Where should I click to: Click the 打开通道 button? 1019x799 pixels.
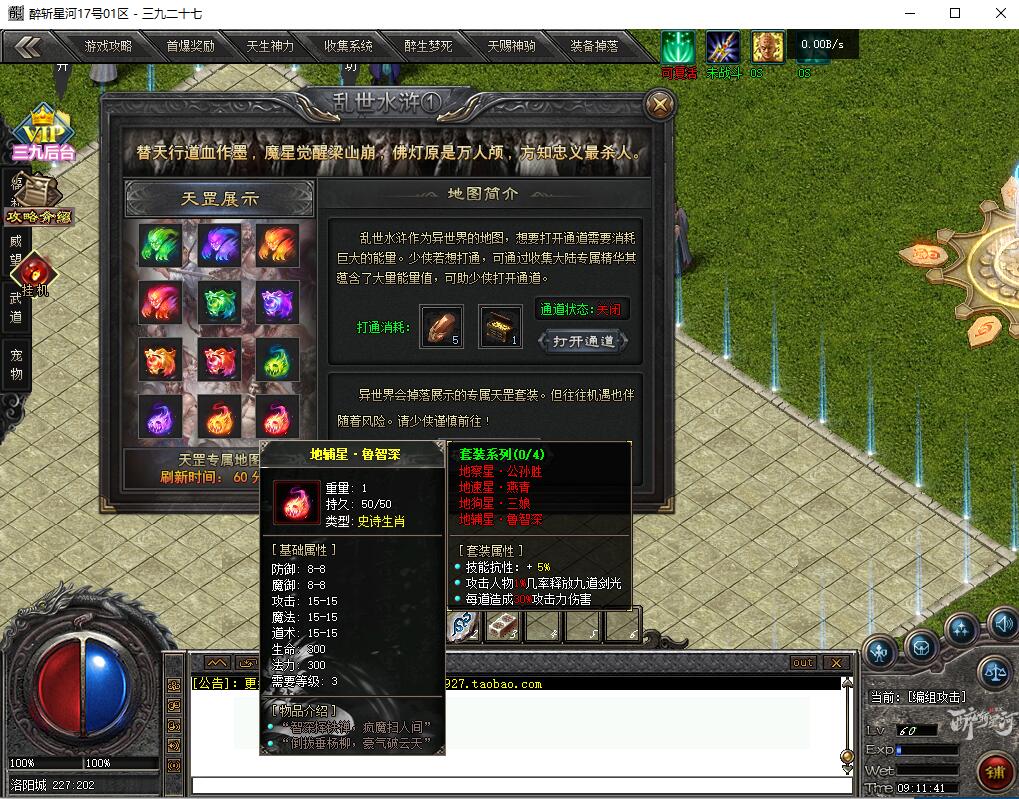point(584,341)
